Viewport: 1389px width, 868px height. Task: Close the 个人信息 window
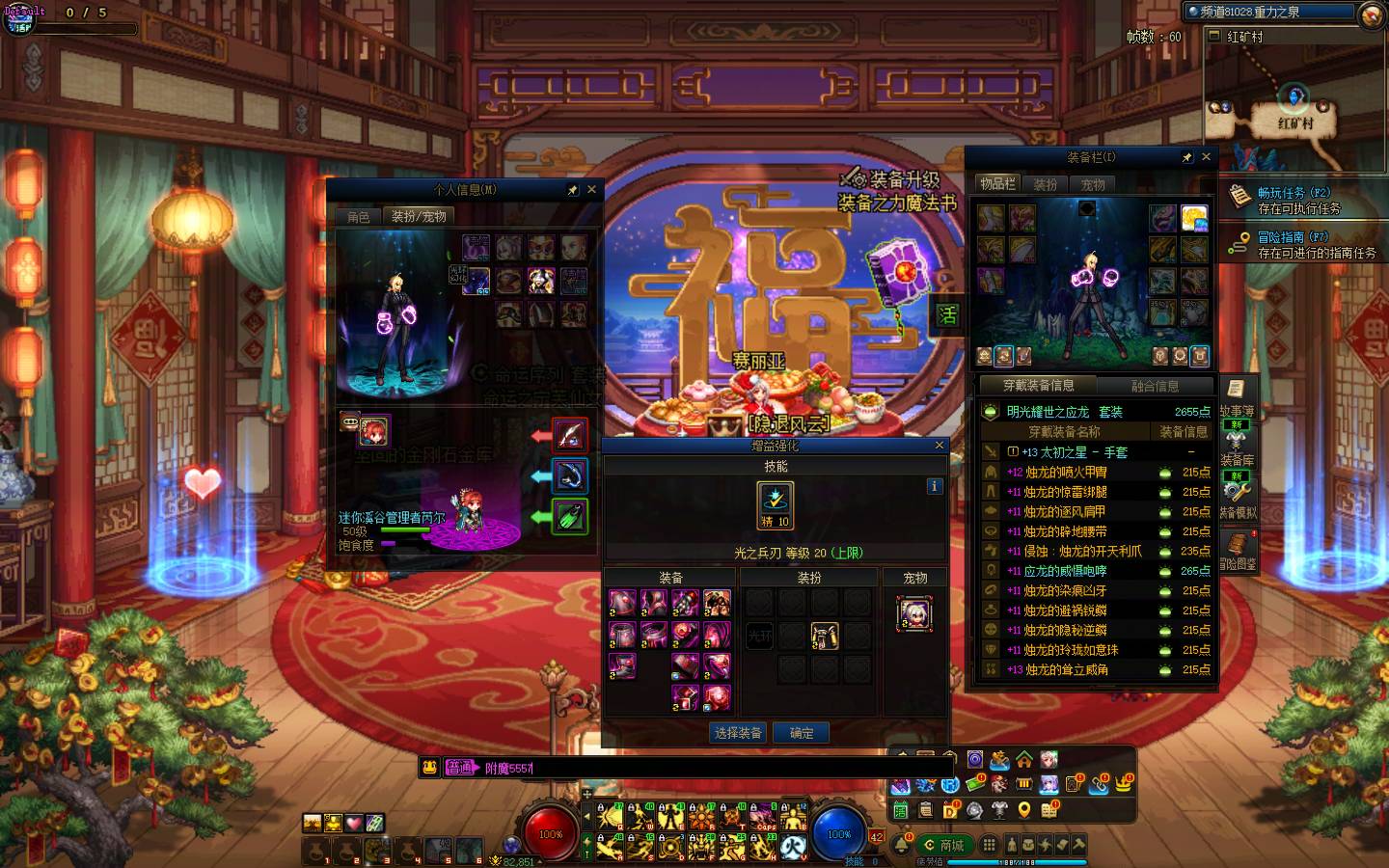[591, 190]
